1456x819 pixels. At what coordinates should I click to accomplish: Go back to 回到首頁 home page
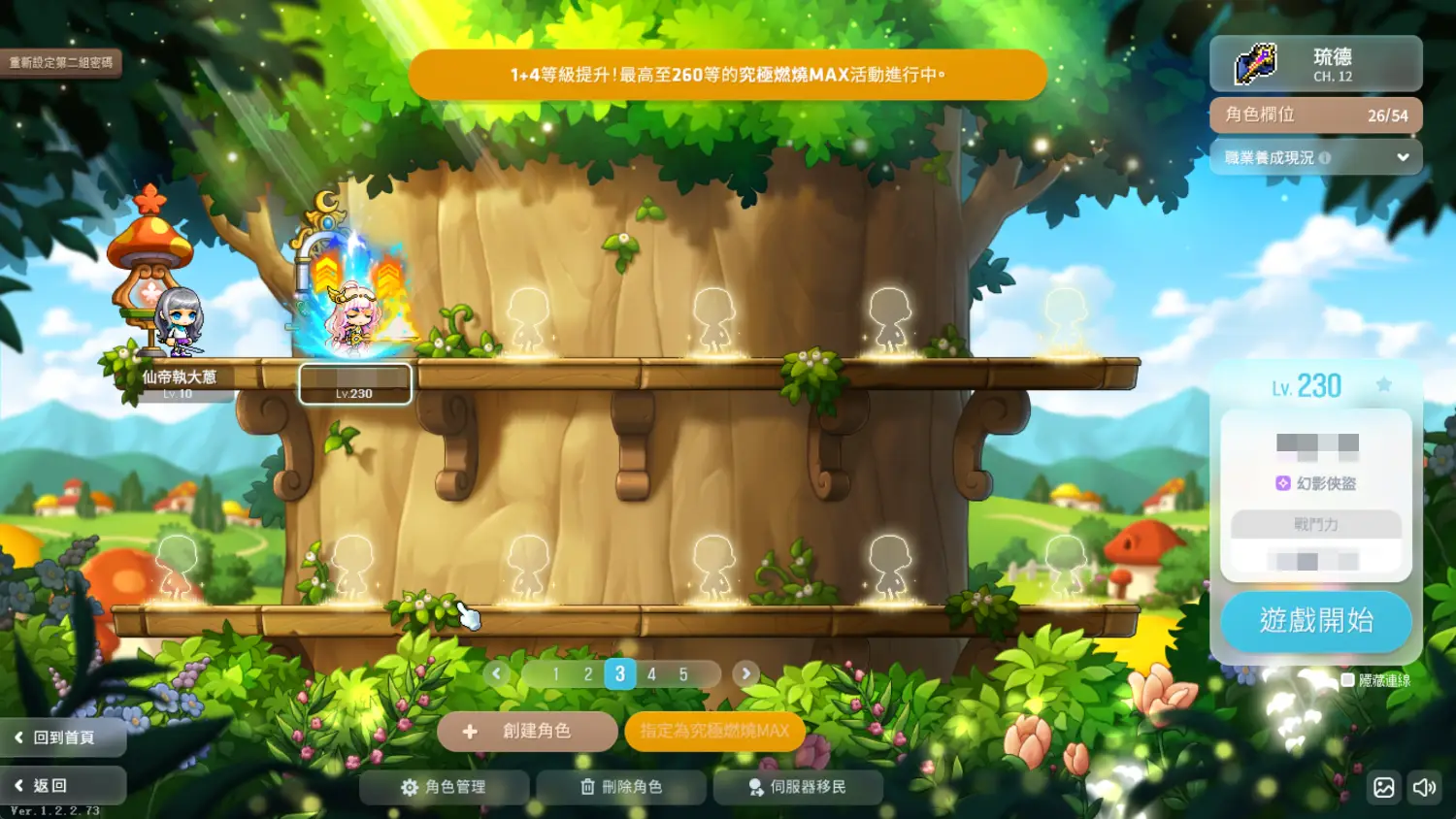click(x=63, y=737)
